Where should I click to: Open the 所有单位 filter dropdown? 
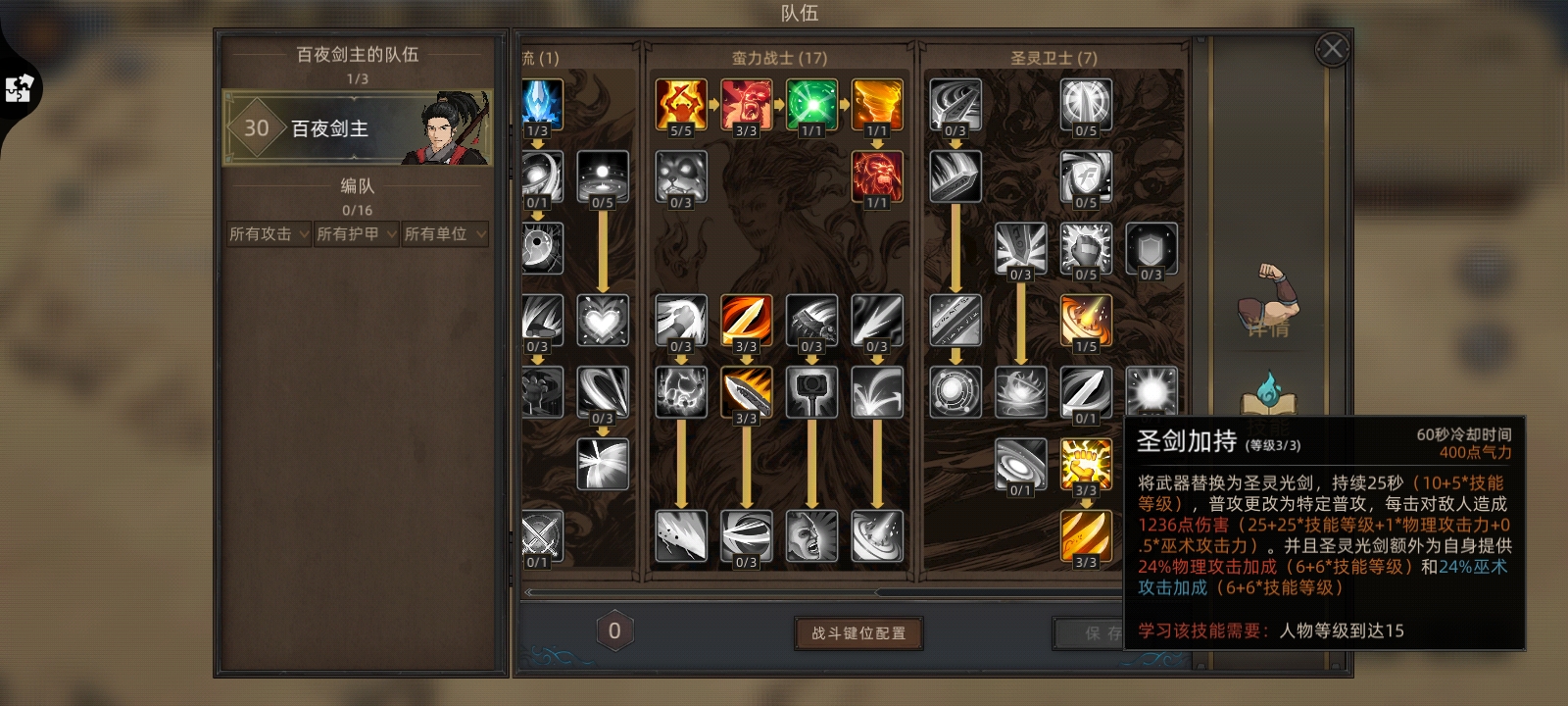pyautogui.click(x=443, y=233)
